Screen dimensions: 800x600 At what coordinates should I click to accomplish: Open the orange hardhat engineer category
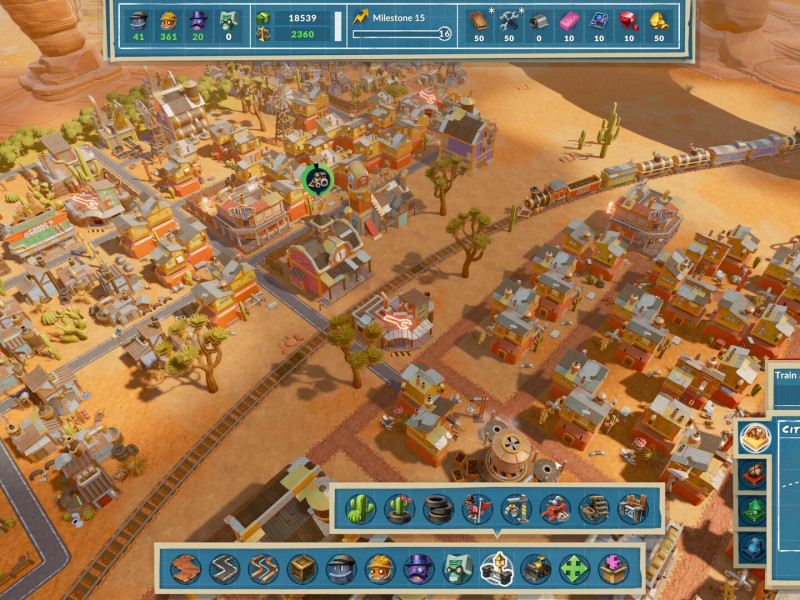[x=380, y=569]
